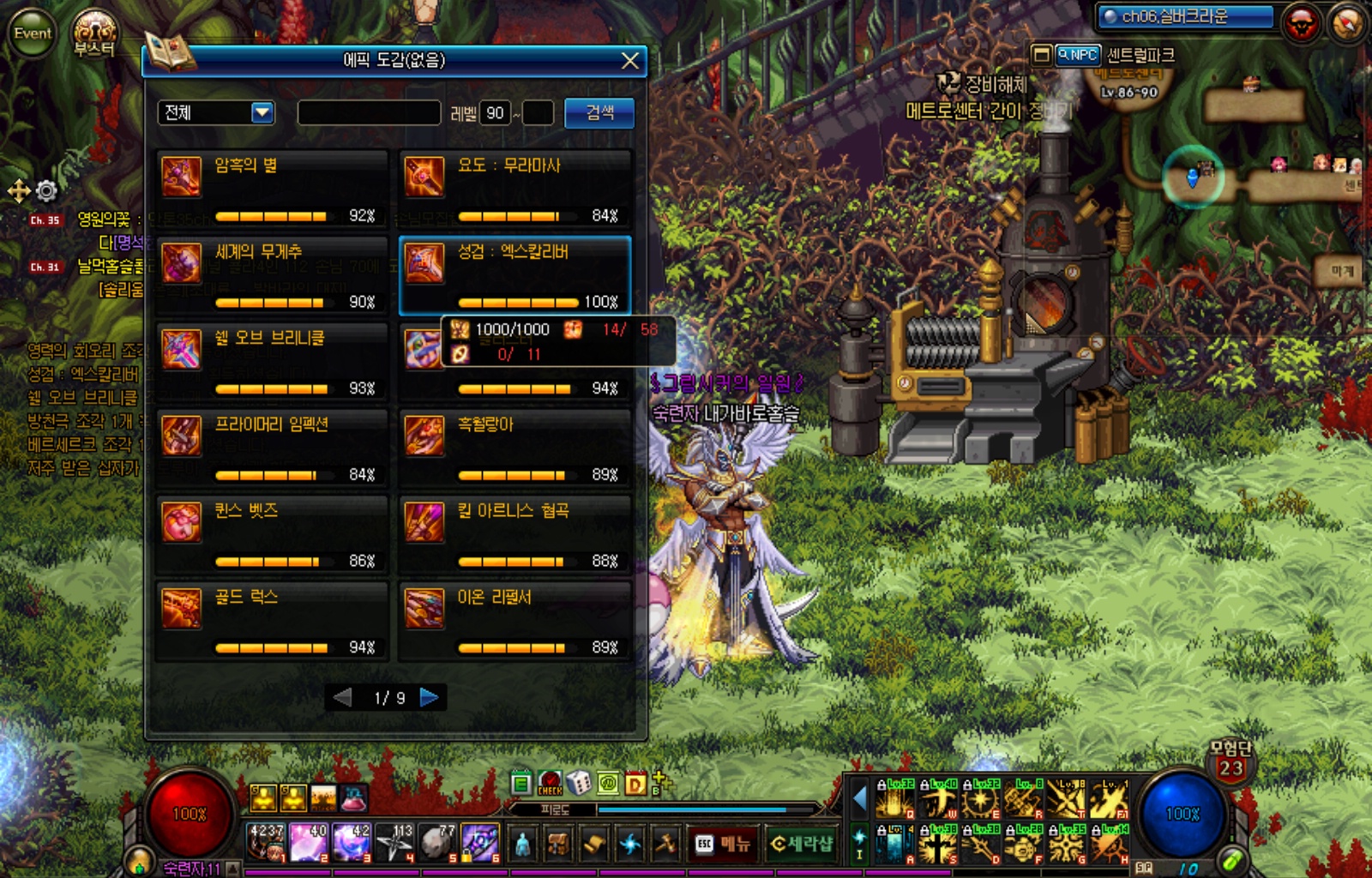This screenshot has width=1372, height=878.
Task: Open the 세라샵 shop button
Action: pos(801,845)
